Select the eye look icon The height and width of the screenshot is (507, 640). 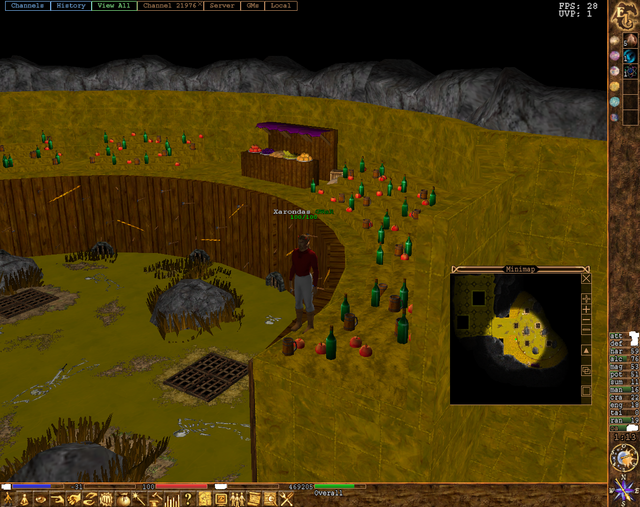(x=42, y=499)
